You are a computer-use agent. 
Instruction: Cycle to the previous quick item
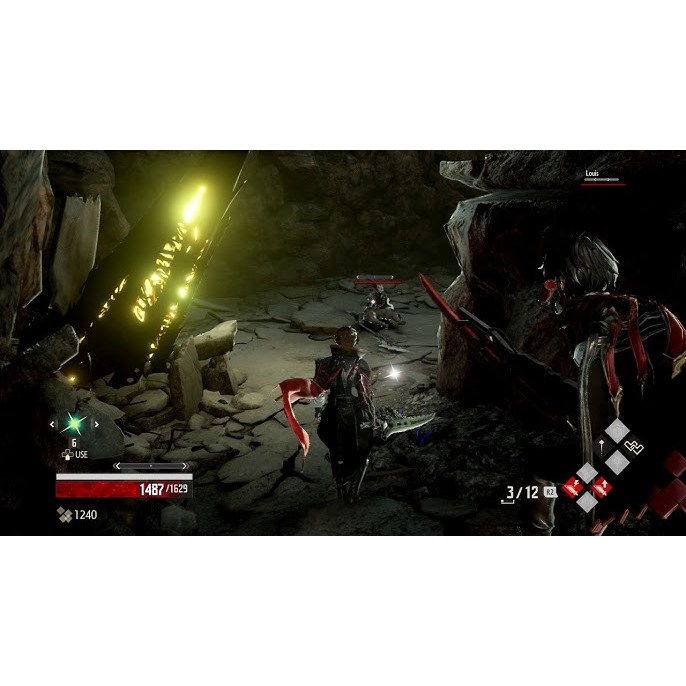[52, 424]
